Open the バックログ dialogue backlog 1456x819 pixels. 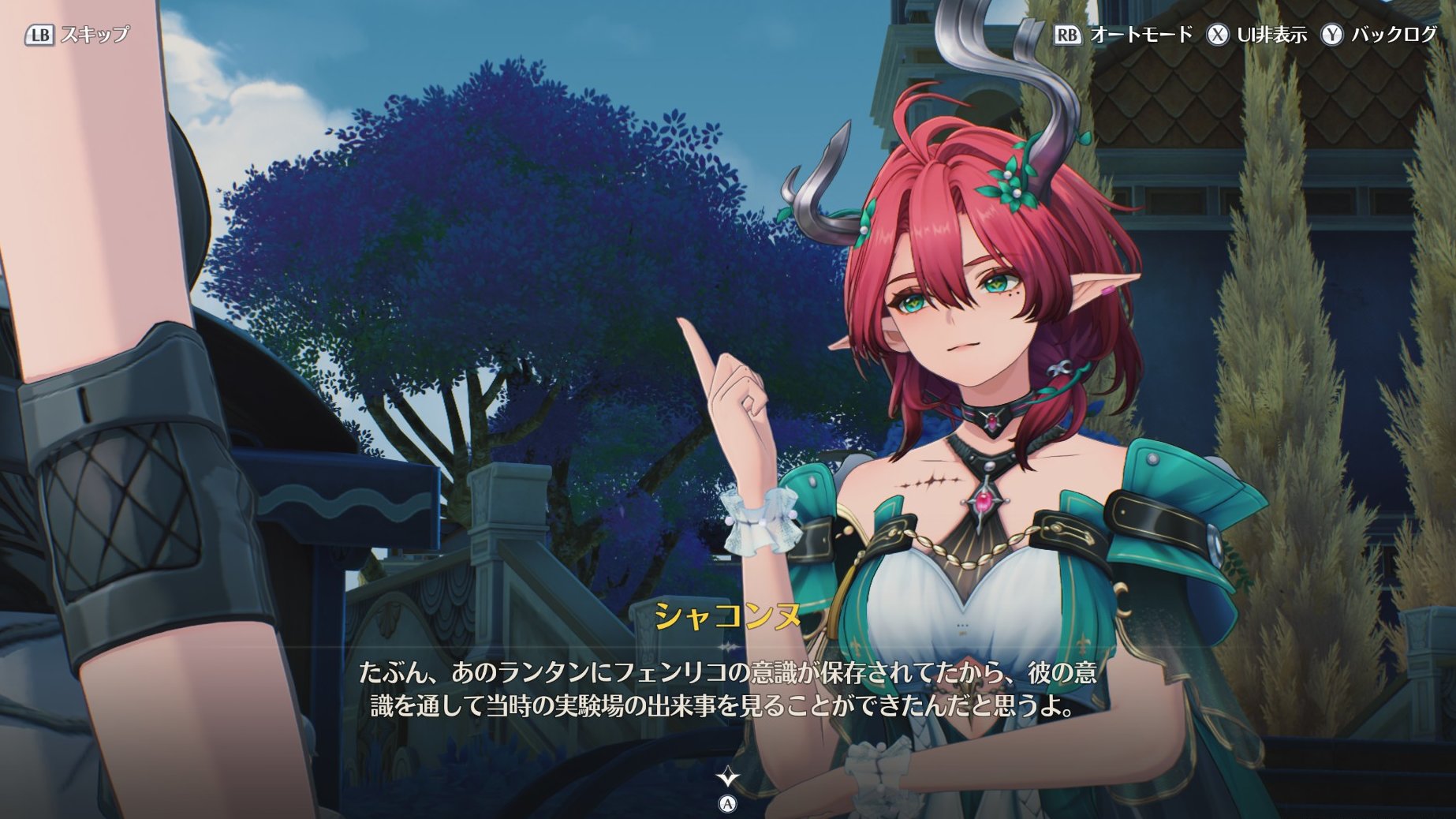tap(1379, 35)
